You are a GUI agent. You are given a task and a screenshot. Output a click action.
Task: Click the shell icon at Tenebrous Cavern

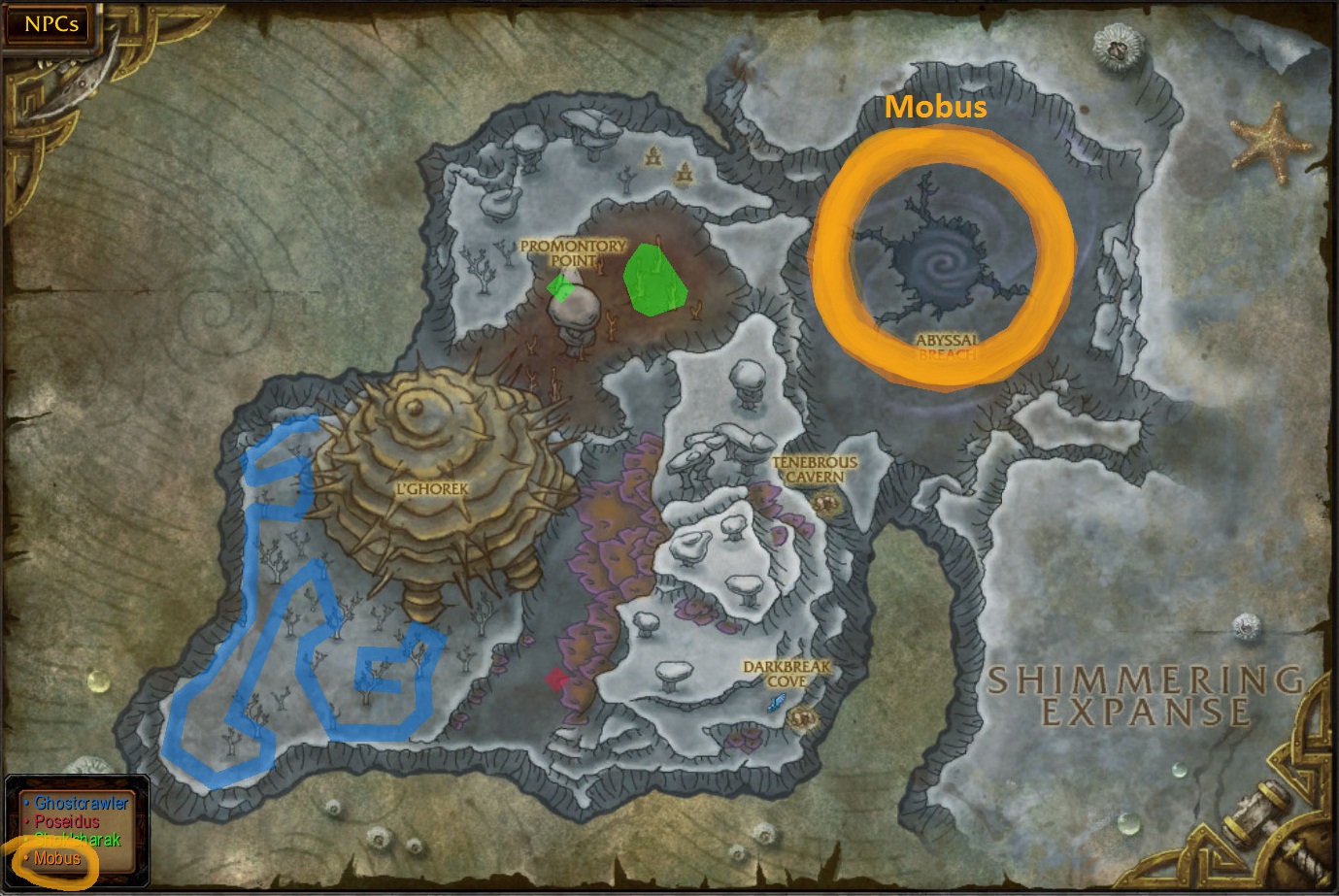(827, 503)
